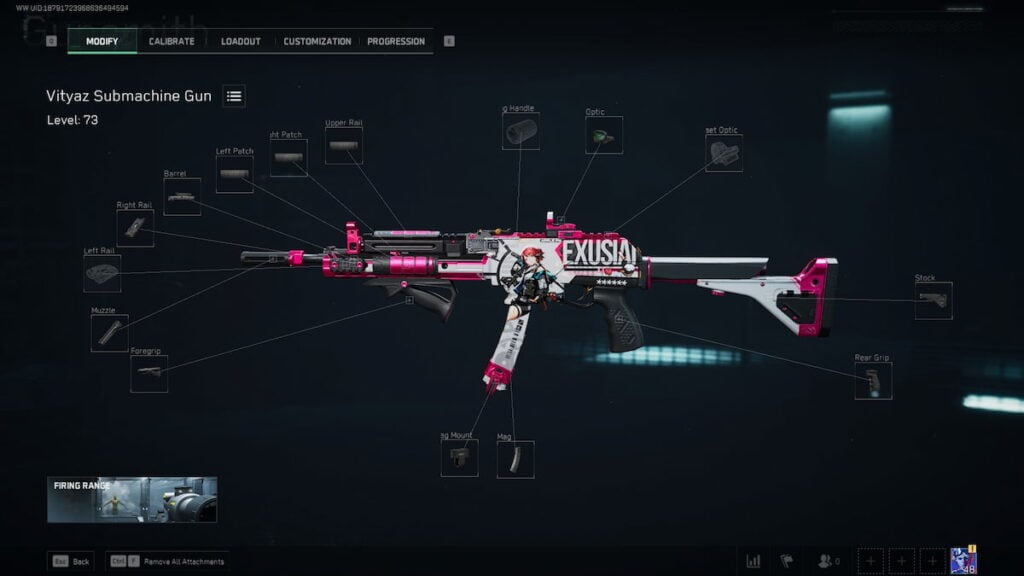Open the Muzzle attachment slot

tap(109, 333)
